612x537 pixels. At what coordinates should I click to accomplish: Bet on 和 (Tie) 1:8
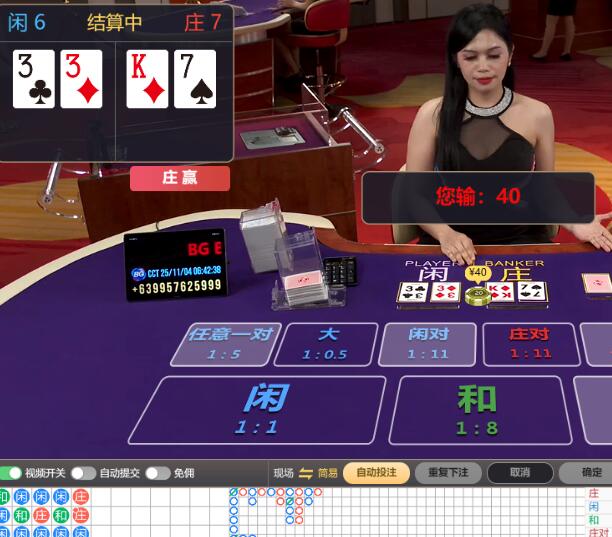pyautogui.click(x=478, y=410)
